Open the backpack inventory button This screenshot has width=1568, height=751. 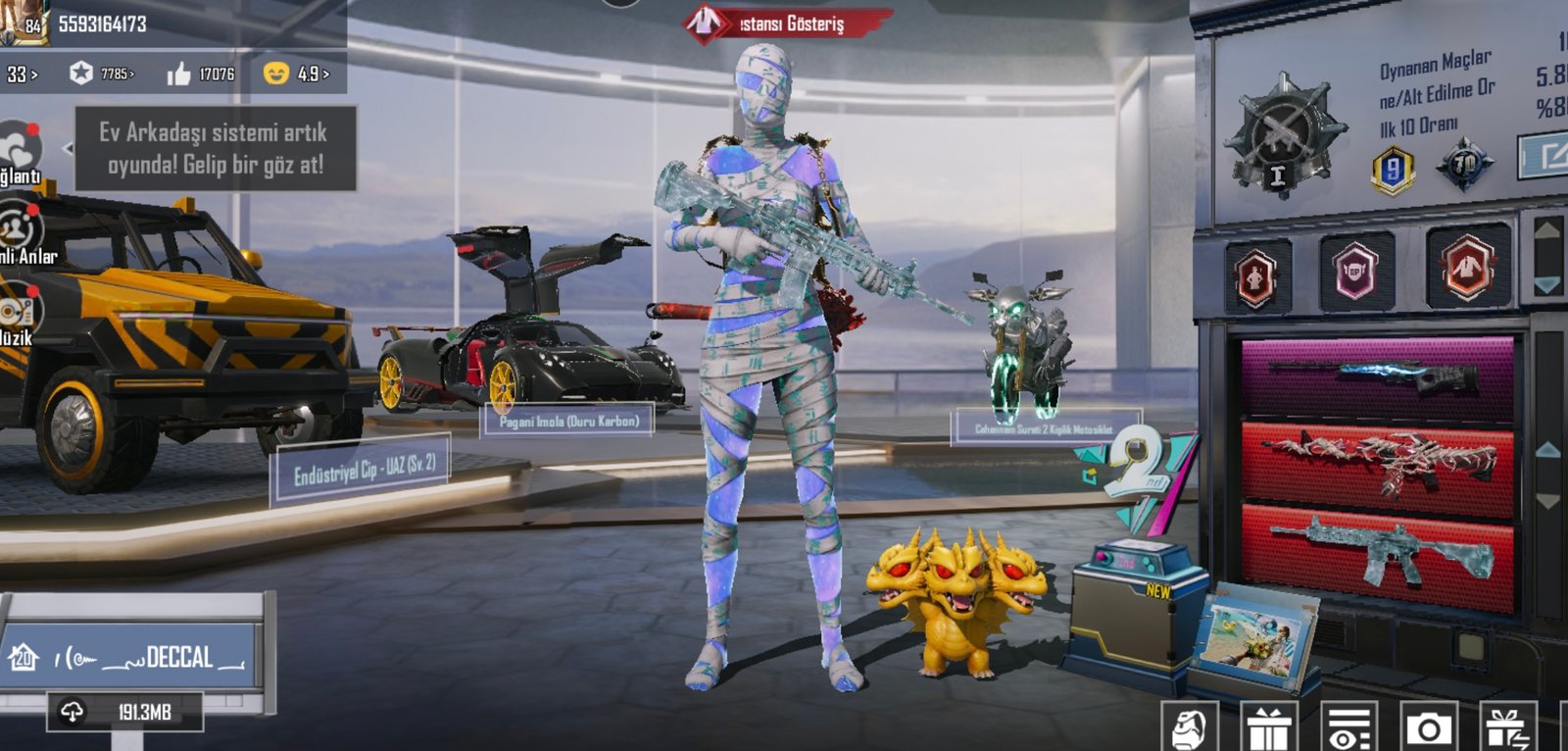click(1189, 727)
